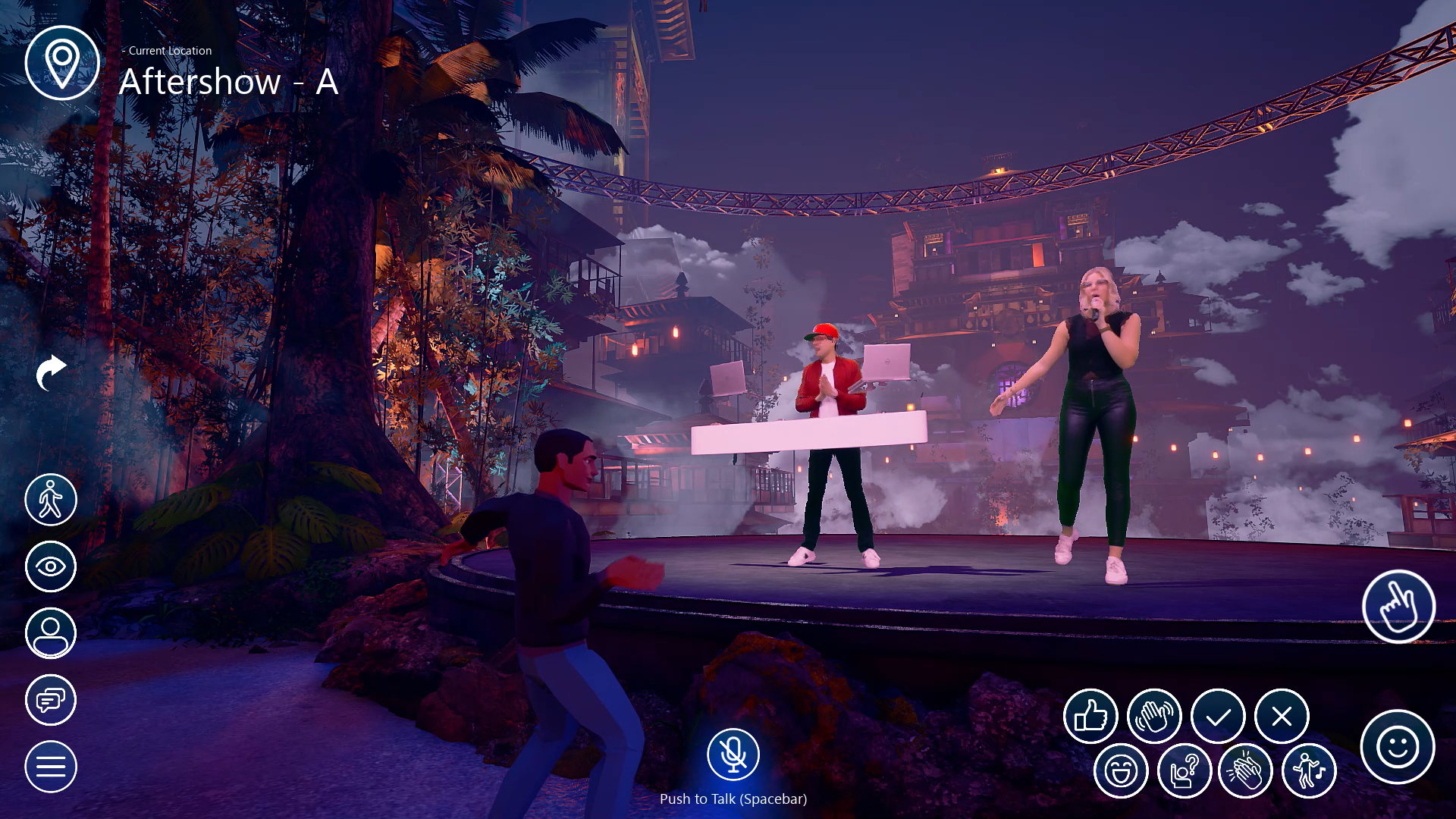This screenshot has height=819, width=1456.
Task: Start the dancing figure emote
Action: coord(1309,771)
